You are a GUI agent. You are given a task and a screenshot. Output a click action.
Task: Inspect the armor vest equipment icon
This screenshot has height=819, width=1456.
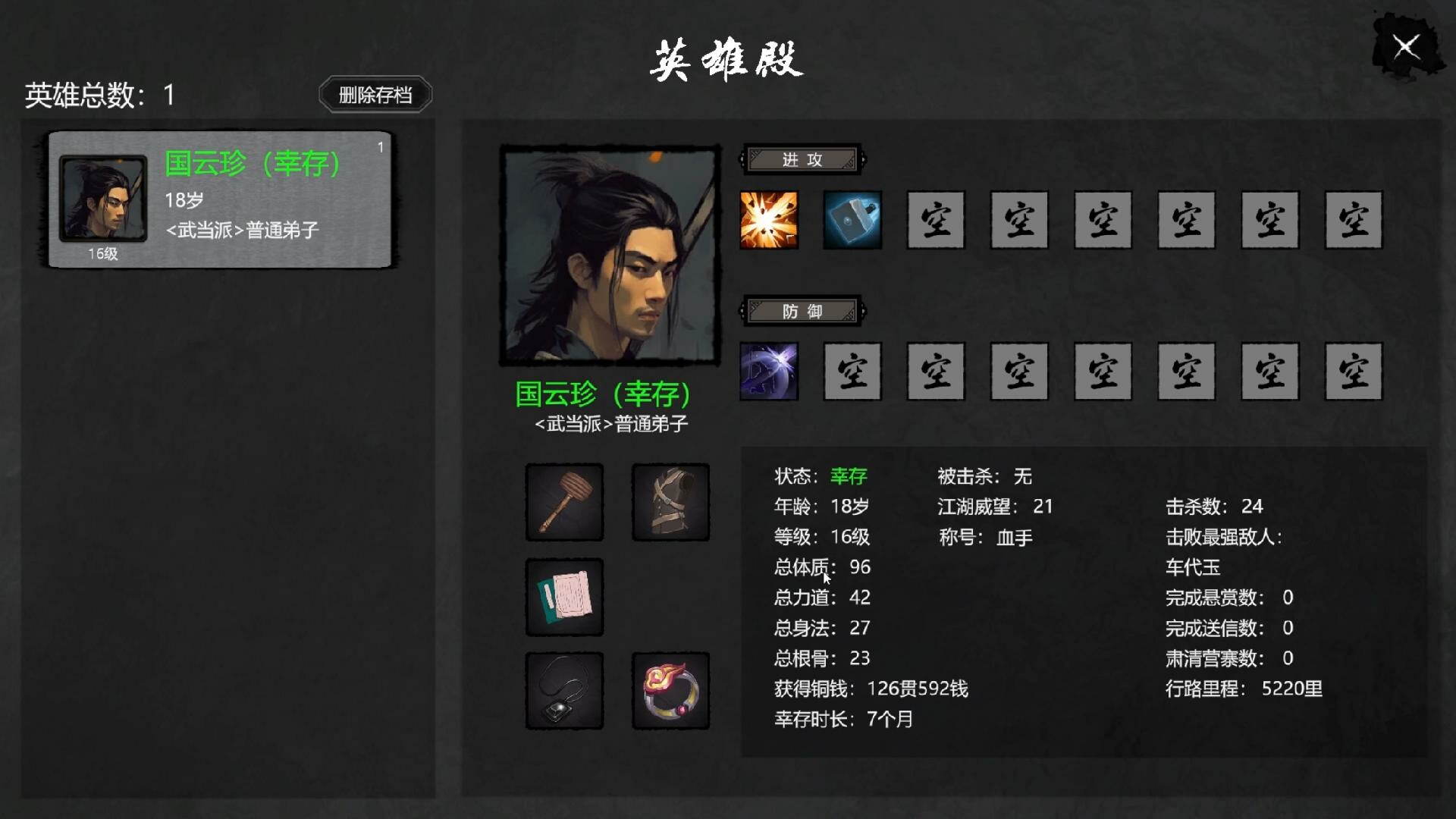pyautogui.click(x=670, y=503)
